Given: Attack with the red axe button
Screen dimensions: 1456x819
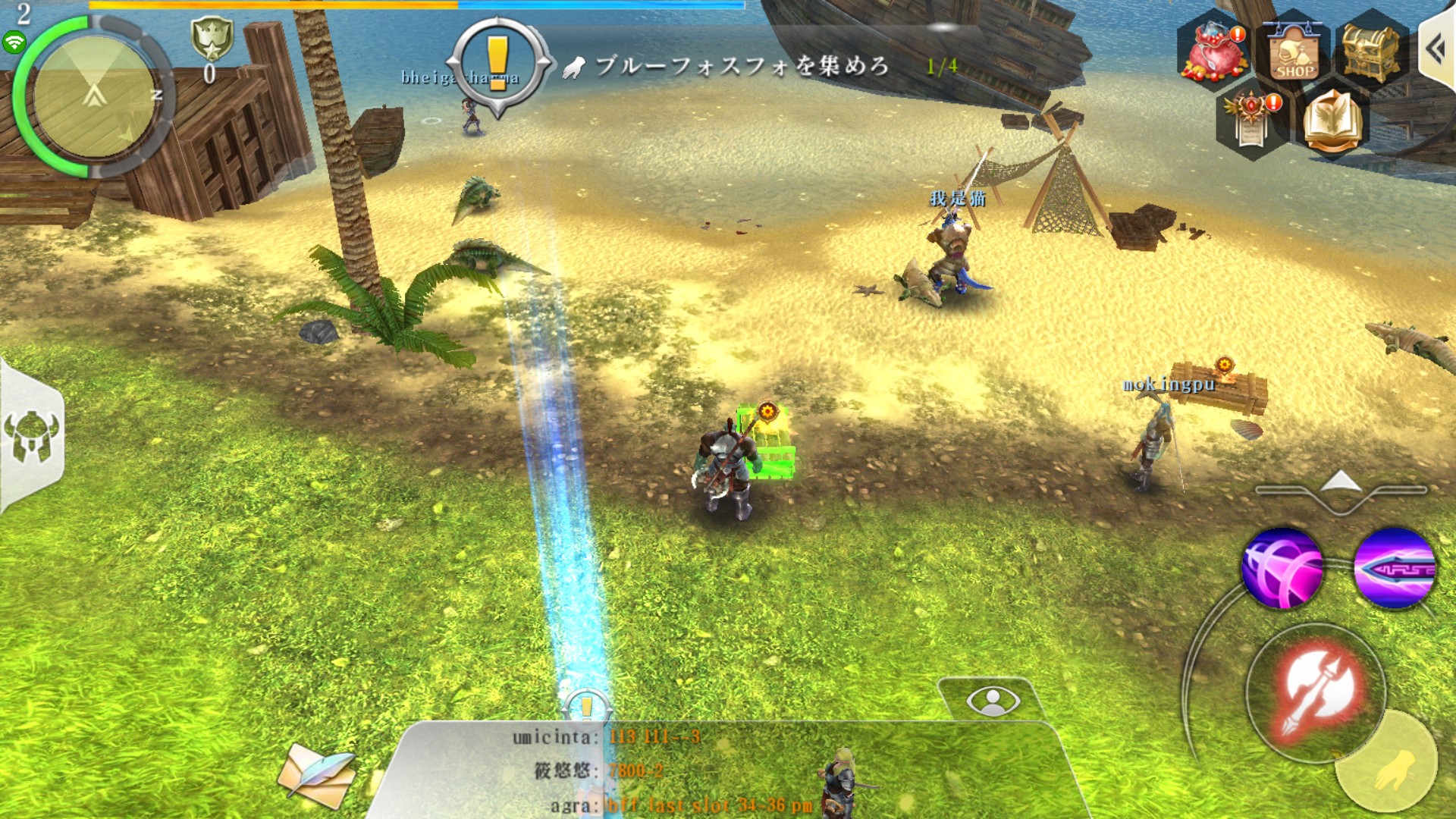Looking at the screenshot, I should [x=1317, y=692].
